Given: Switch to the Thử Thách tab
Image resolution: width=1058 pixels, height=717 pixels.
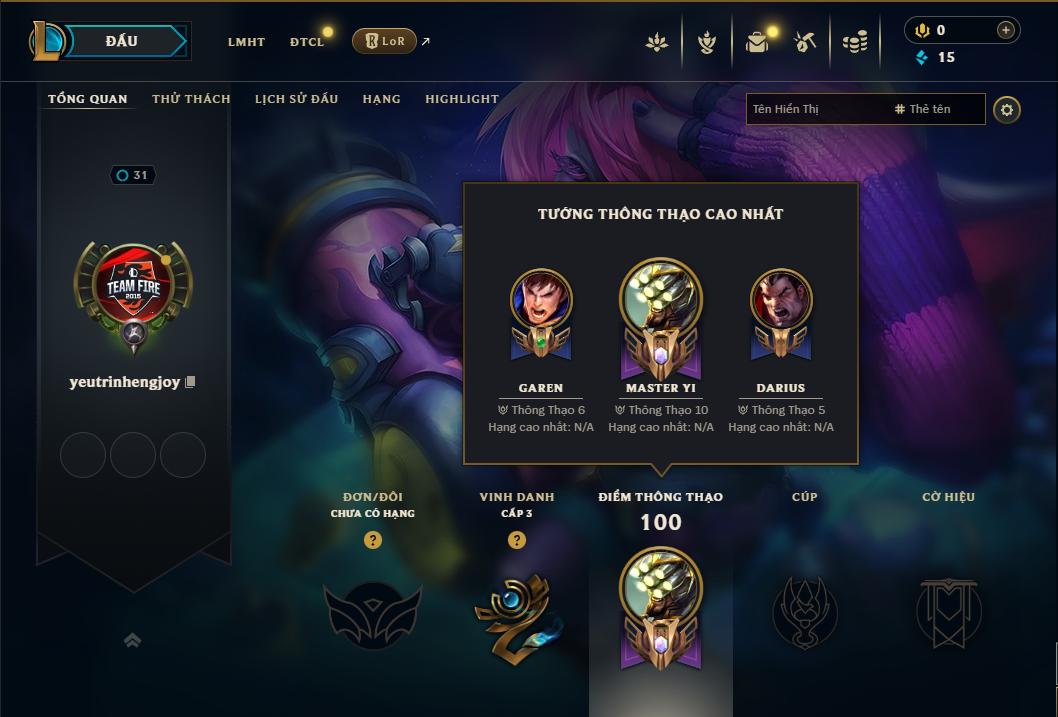Looking at the screenshot, I should click(x=191, y=99).
